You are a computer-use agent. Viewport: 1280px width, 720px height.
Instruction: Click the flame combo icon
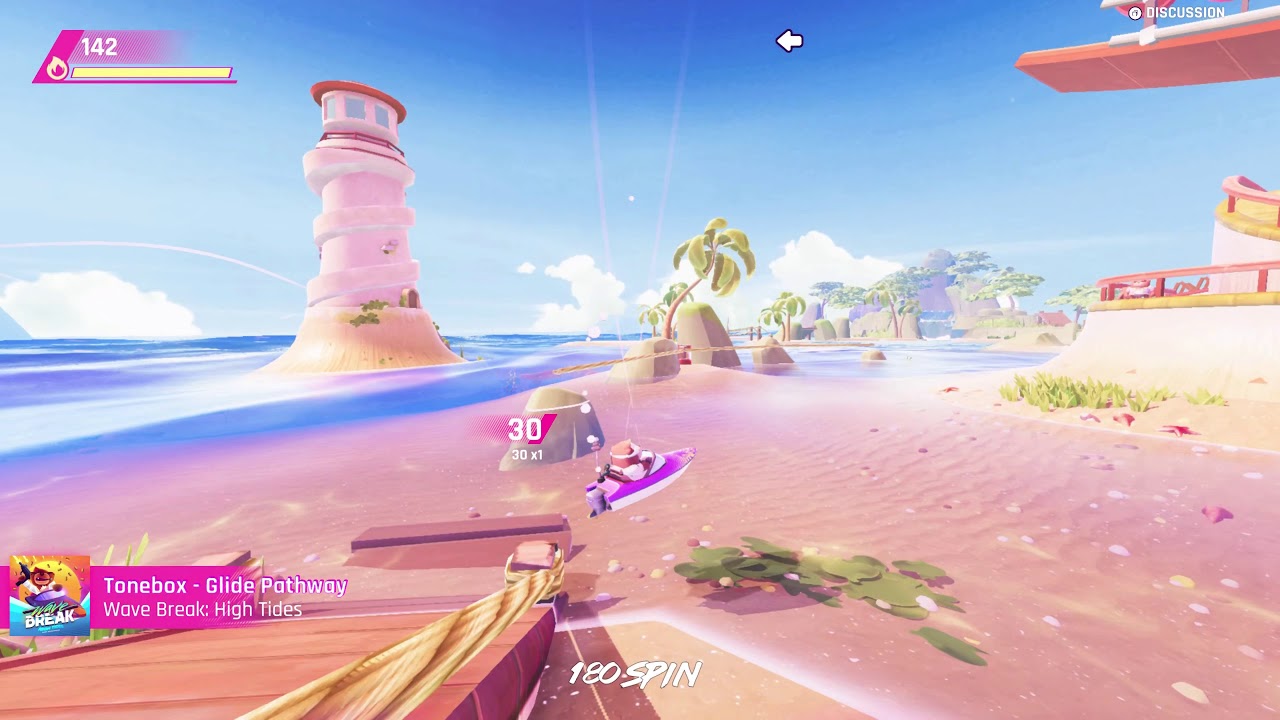point(59,69)
